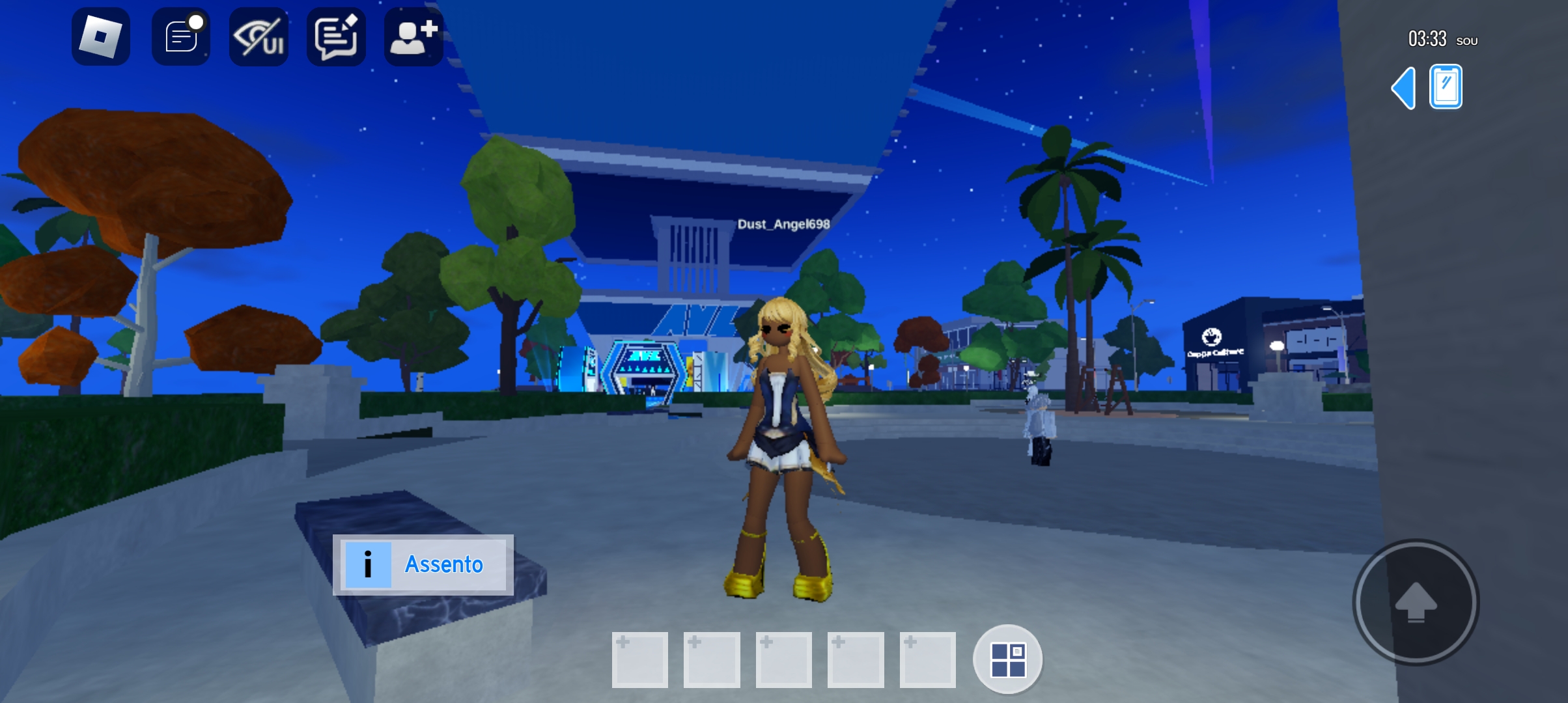The height and width of the screenshot is (703, 1568).
Task: Select the first empty hotbar slot
Action: tap(640, 659)
